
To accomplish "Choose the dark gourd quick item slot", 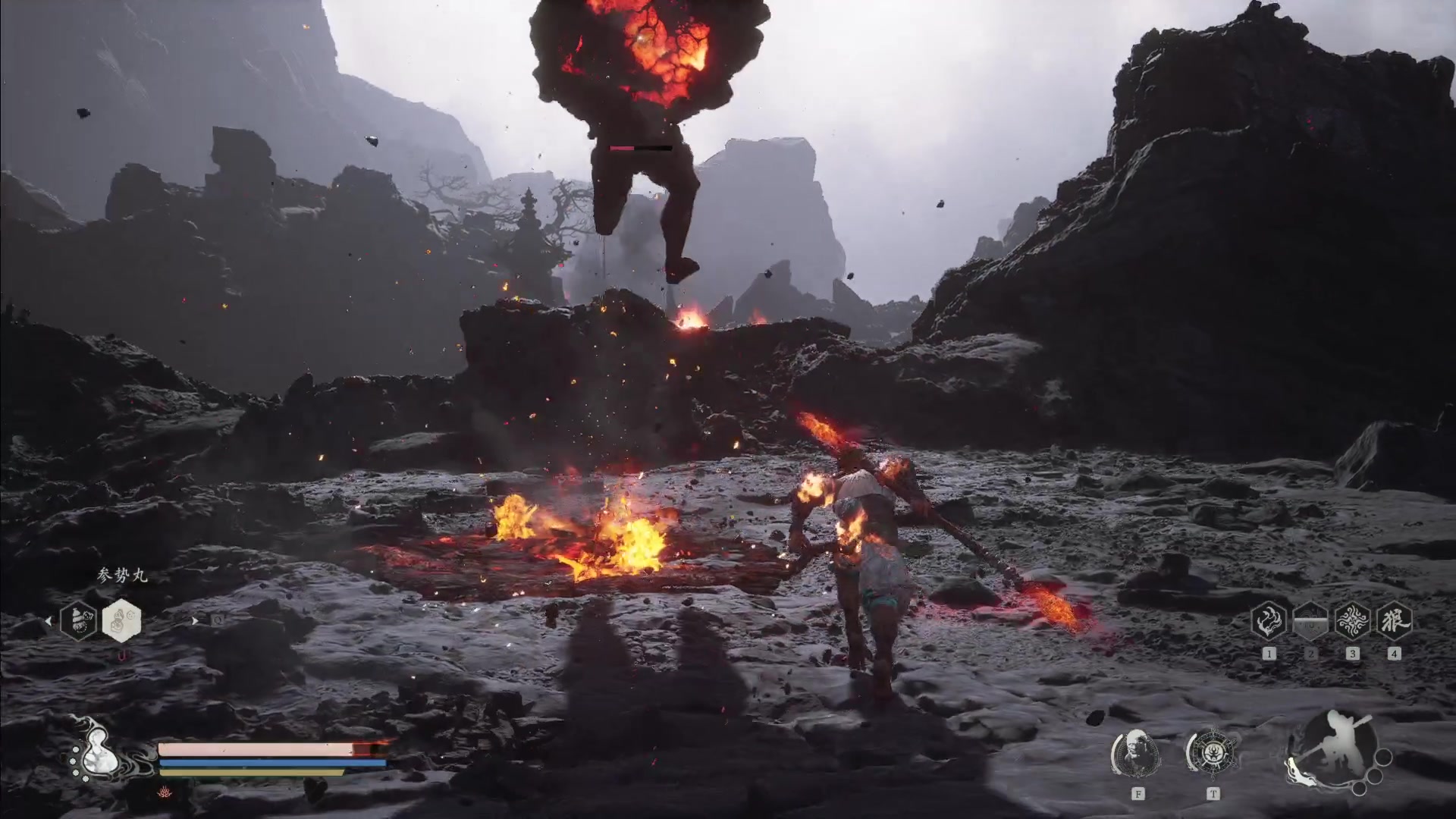I will pos(79,620).
